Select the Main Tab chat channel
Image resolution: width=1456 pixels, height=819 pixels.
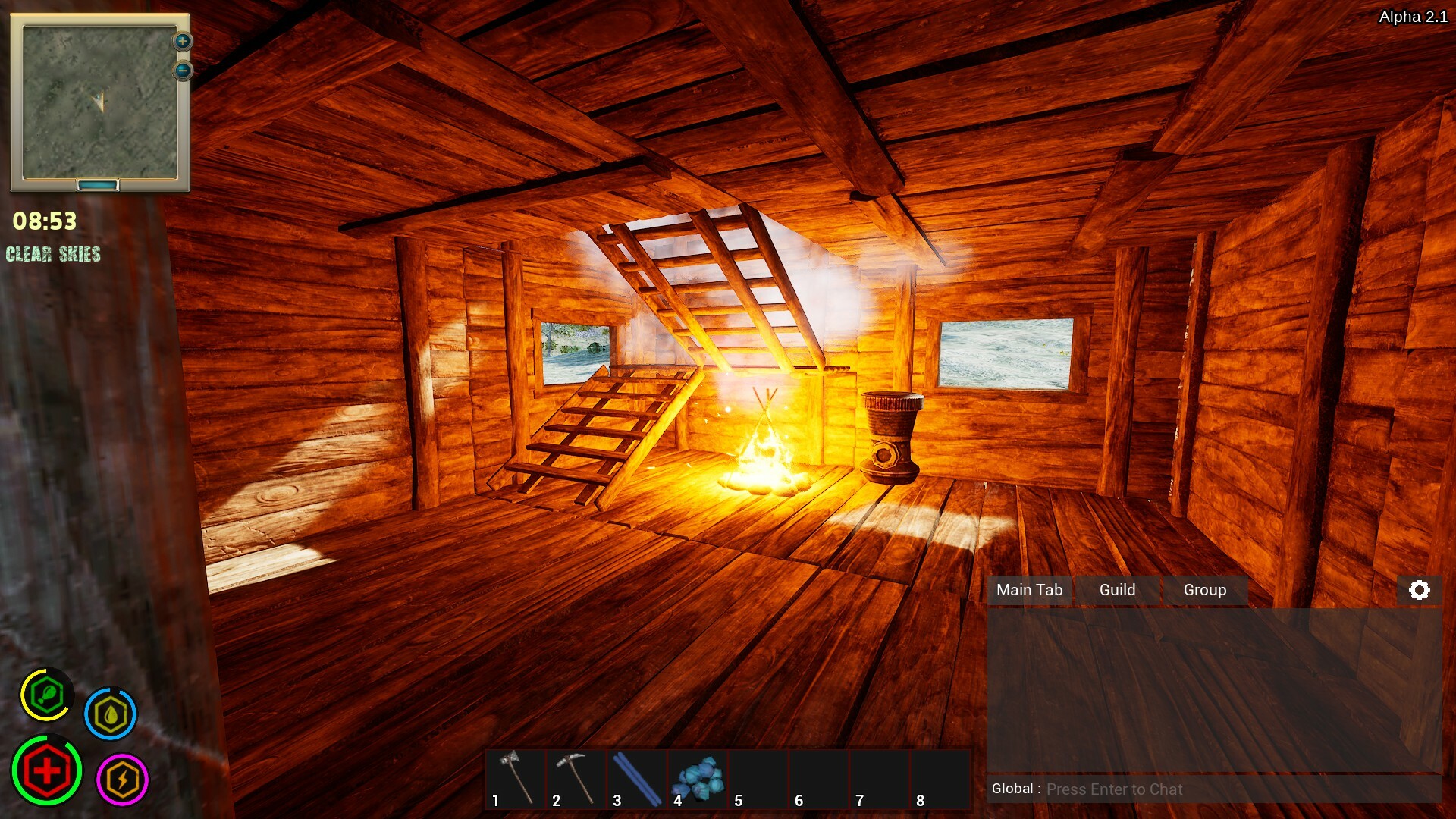(x=1030, y=590)
